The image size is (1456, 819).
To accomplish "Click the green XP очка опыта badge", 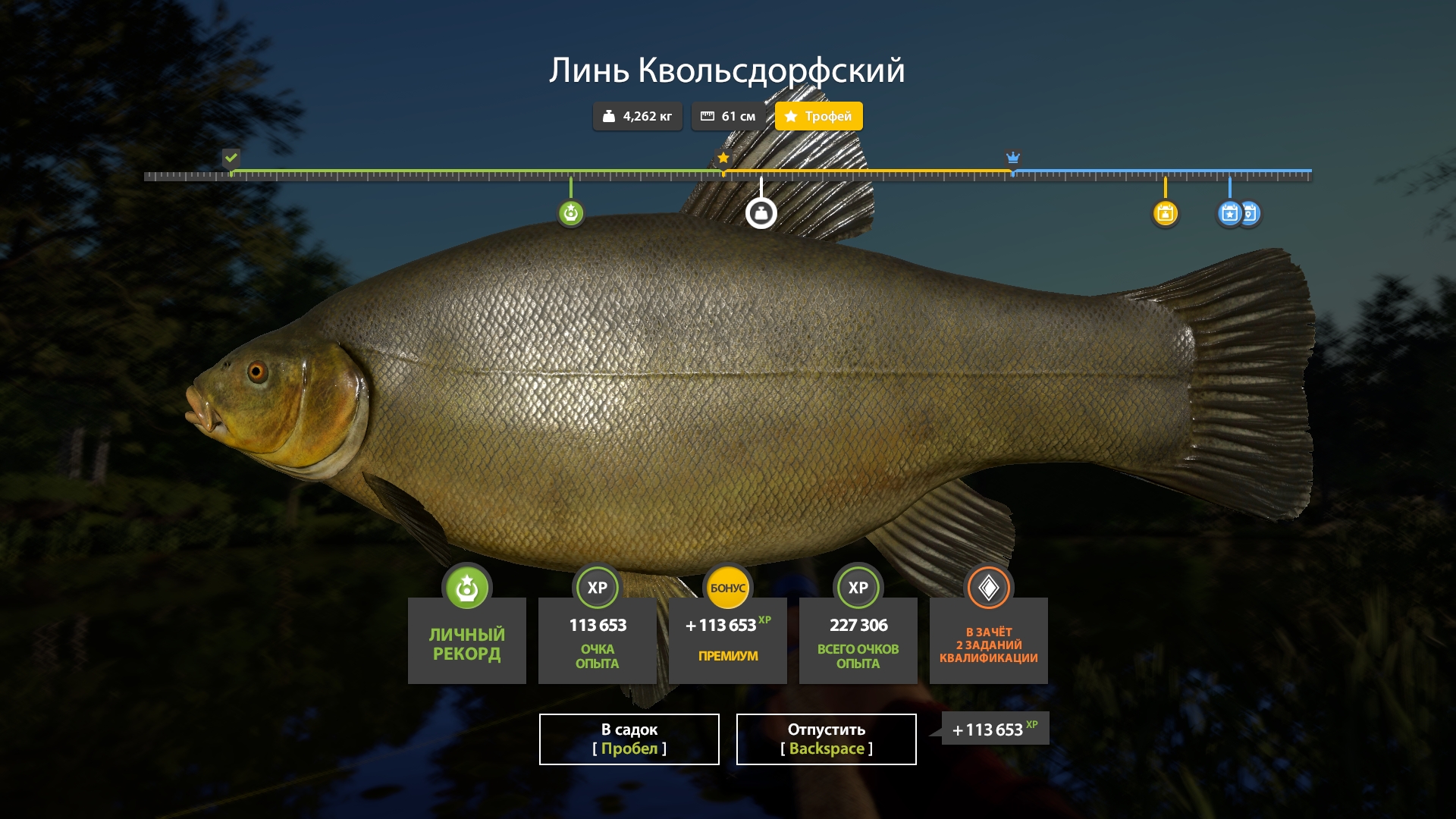I will pyautogui.click(x=597, y=586).
